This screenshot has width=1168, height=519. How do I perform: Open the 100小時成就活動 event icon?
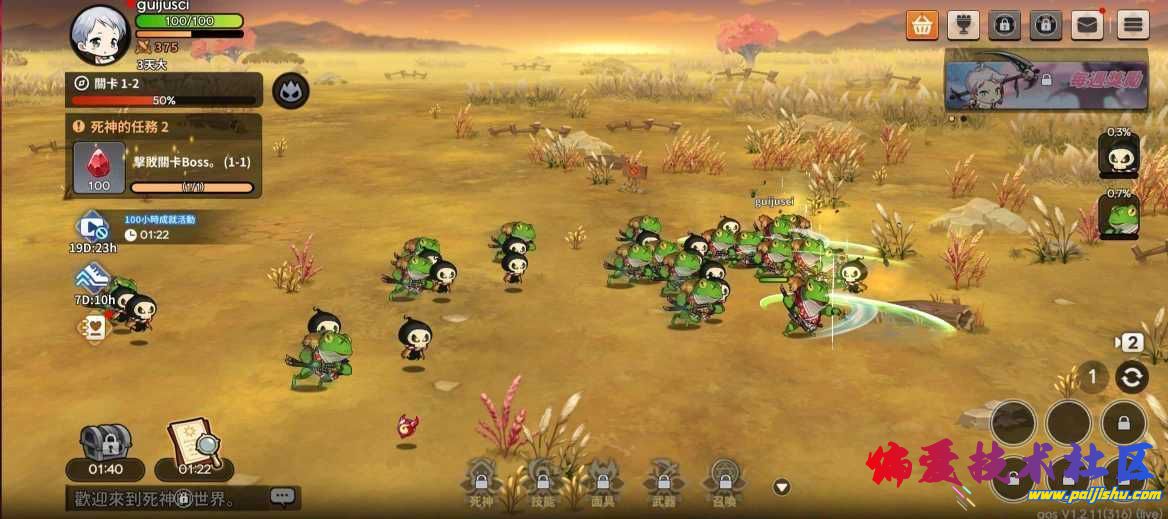click(93, 226)
